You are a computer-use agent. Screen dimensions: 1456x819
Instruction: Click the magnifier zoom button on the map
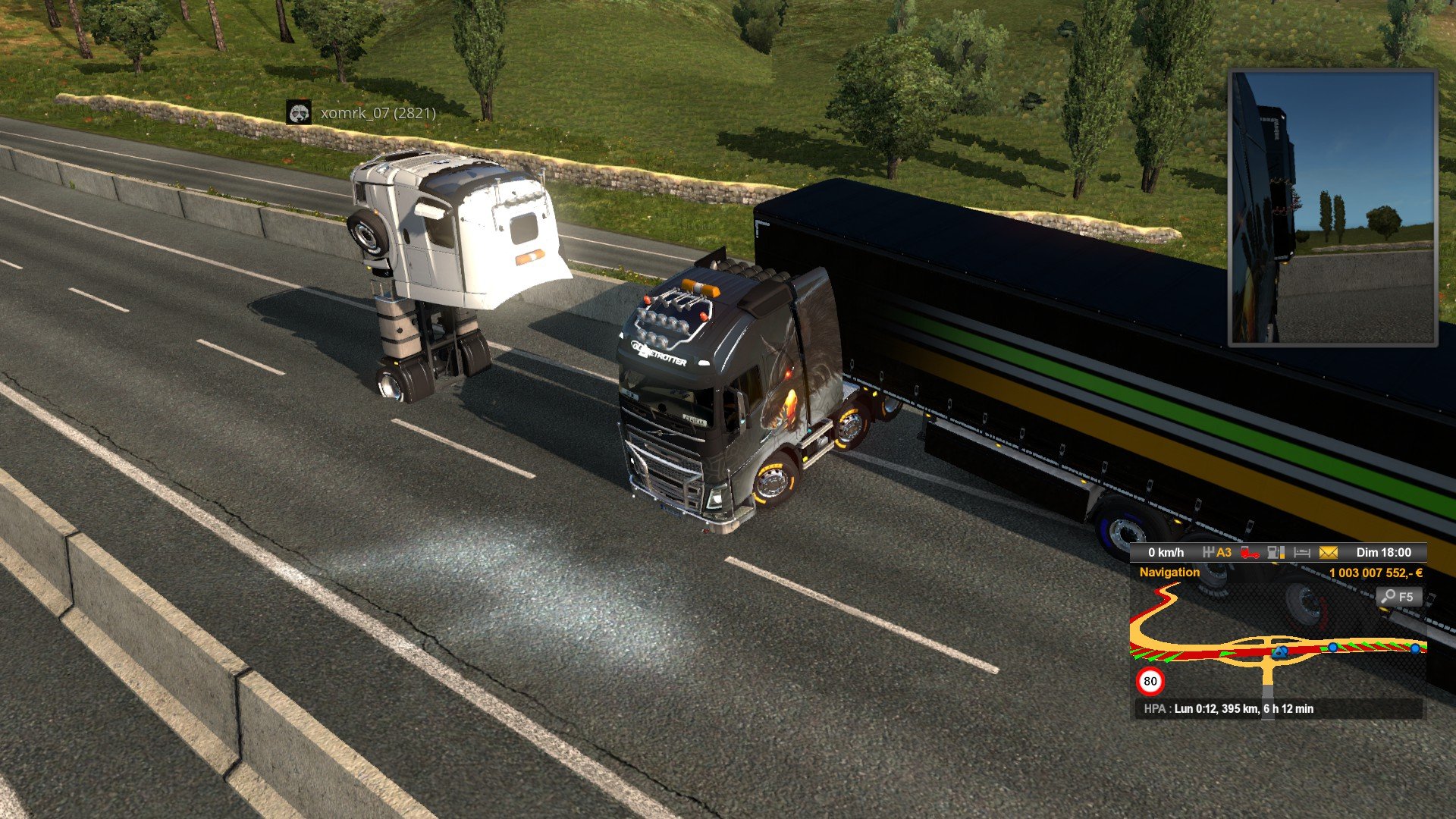point(1397,597)
